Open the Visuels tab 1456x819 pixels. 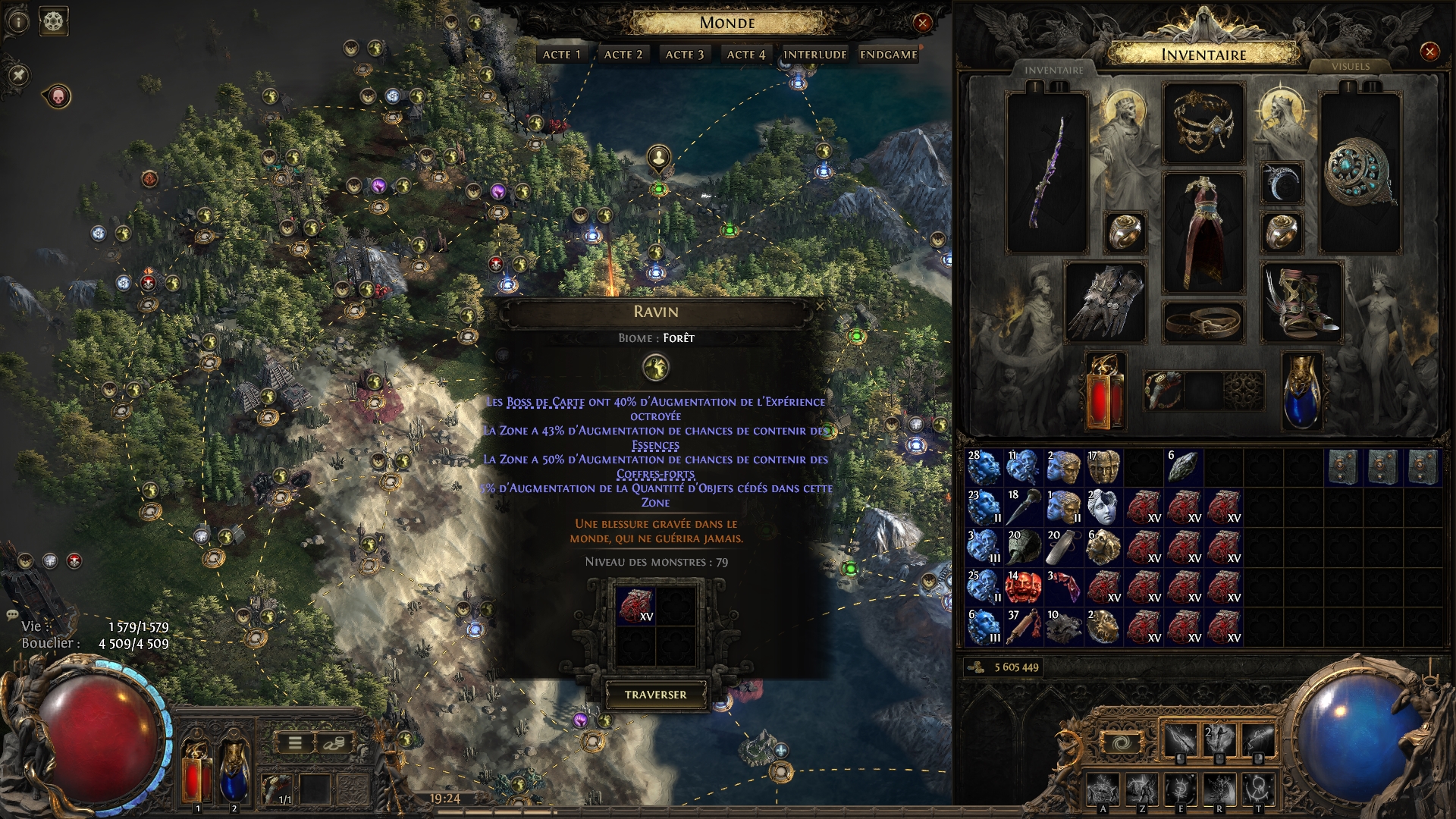[x=1350, y=67]
